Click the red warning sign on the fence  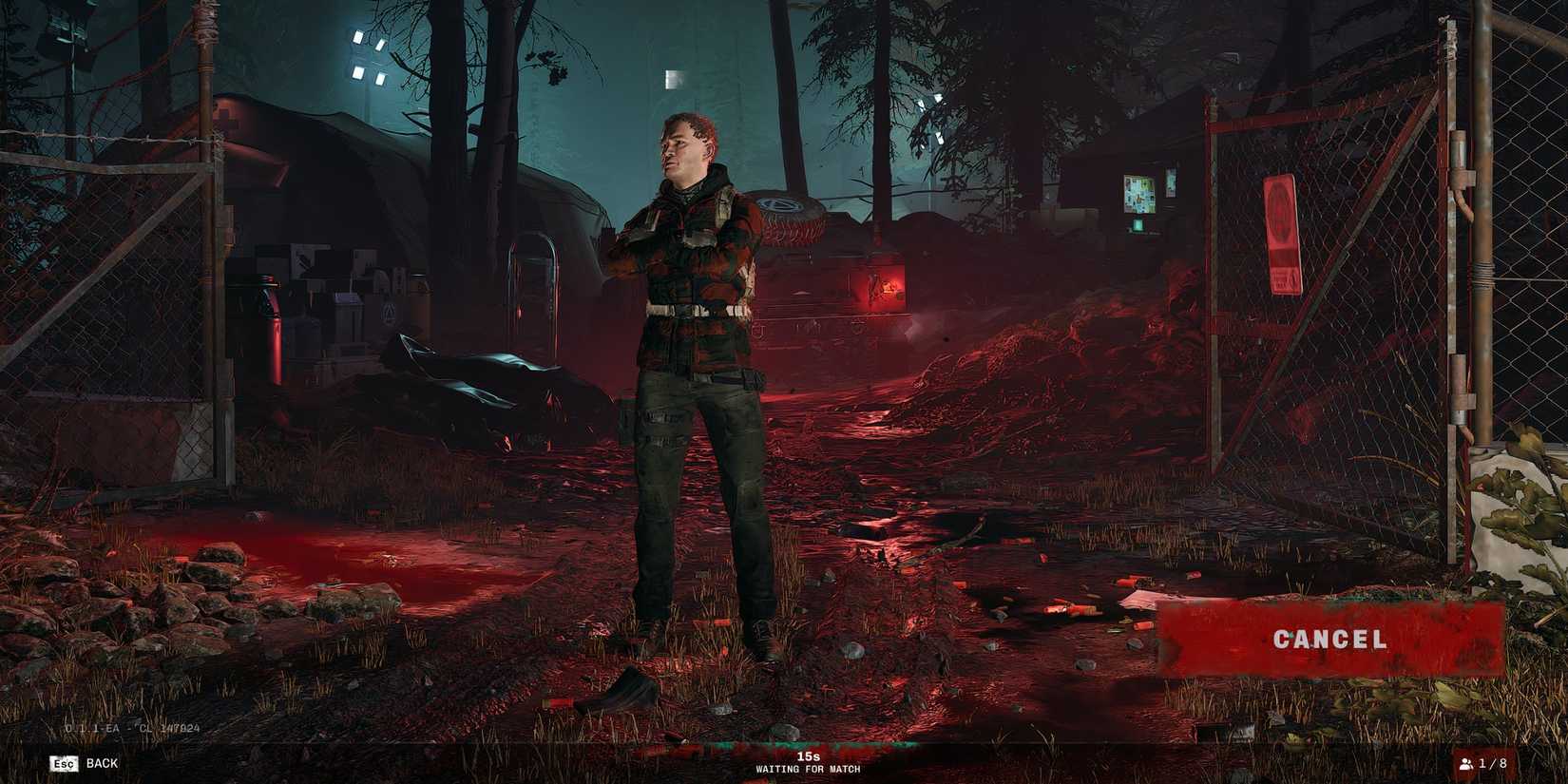tap(1282, 231)
